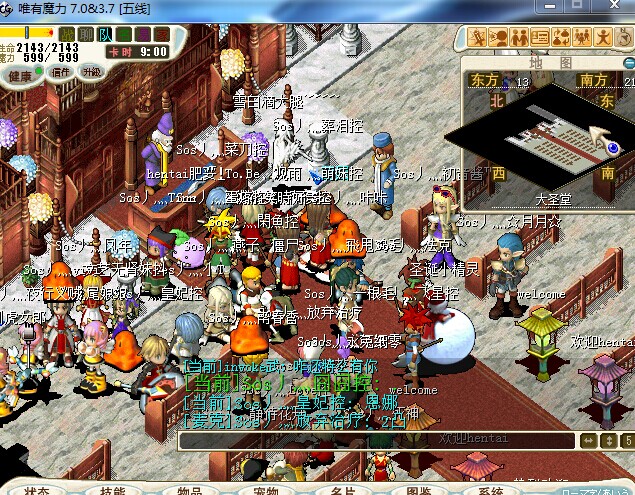
Task: Open the 状态 status tab
Action: point(38,491)
